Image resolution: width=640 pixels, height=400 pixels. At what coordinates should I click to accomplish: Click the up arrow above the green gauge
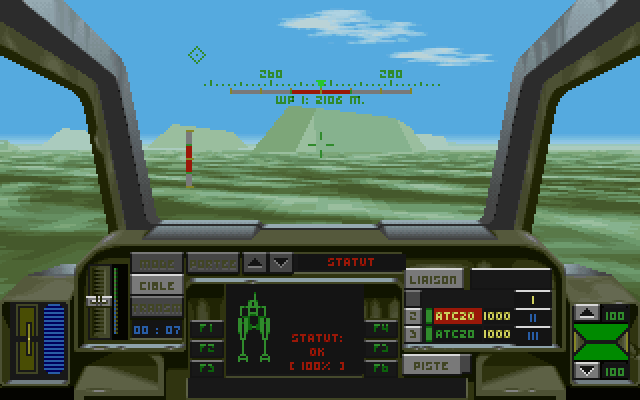click(x=588, y=314)
